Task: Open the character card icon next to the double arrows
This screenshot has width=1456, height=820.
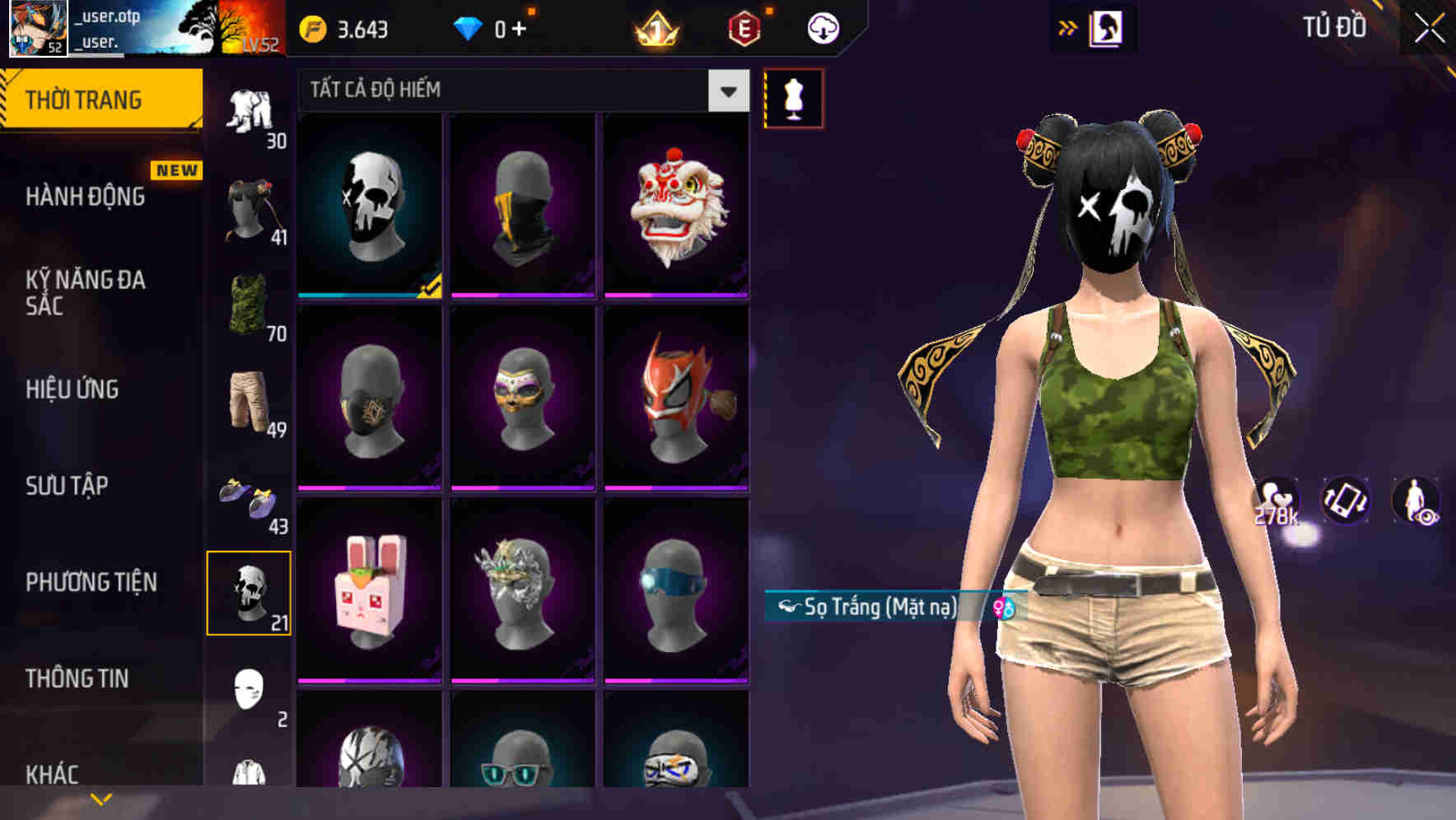Action: click(1106, 27)
